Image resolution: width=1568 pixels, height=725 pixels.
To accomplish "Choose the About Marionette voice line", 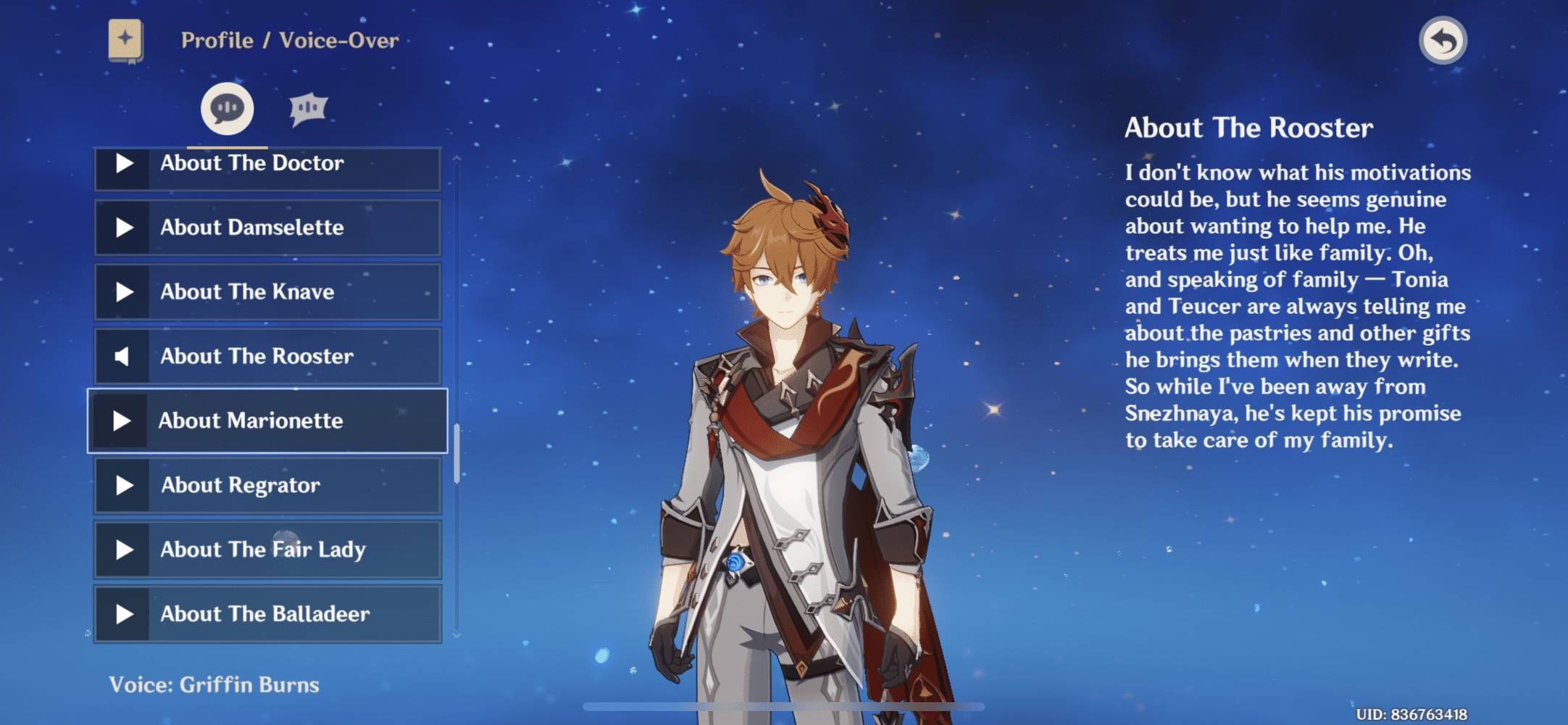I will coord(267,421).
